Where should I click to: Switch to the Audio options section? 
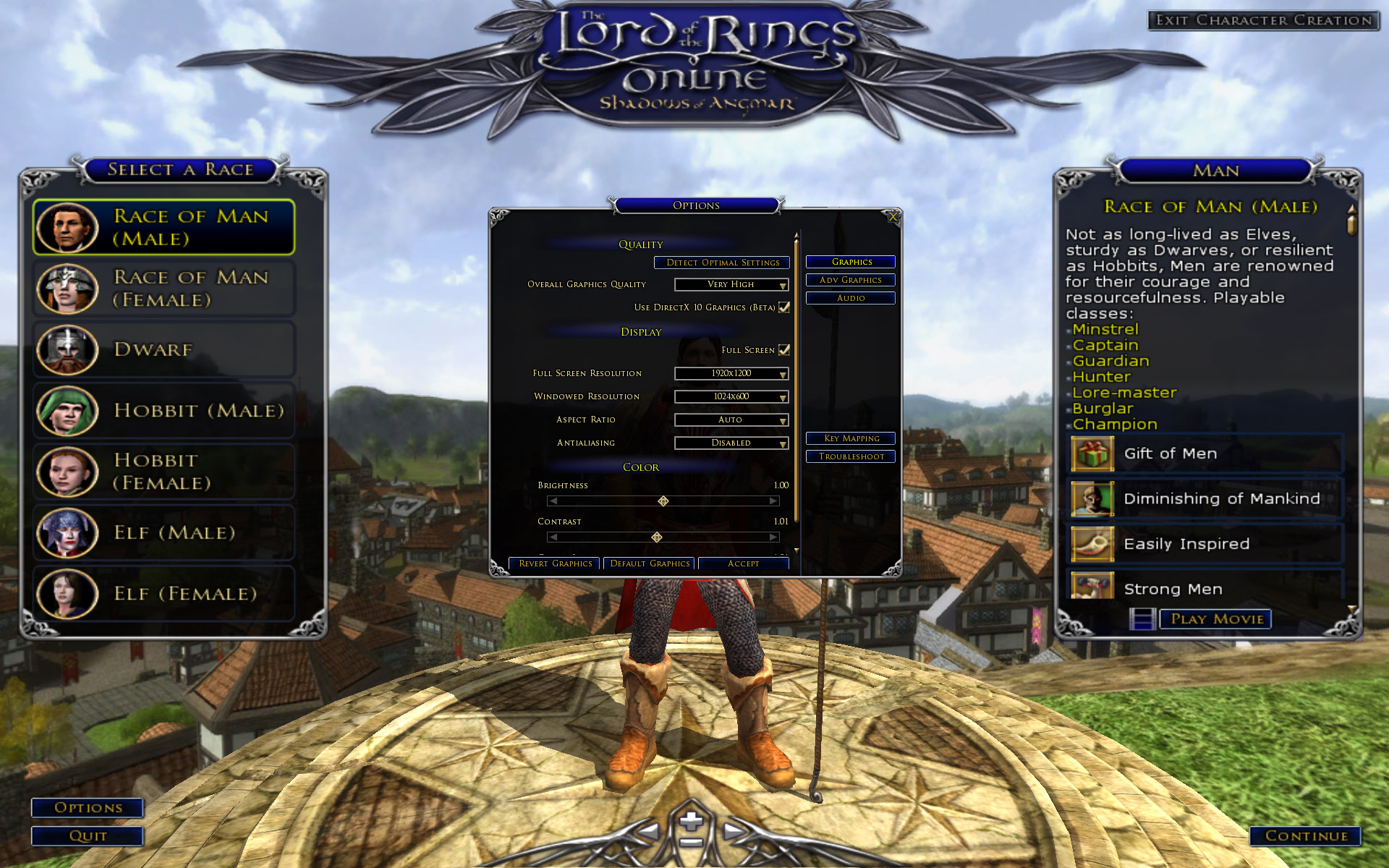pyautogui.click(x=850, y=298)
